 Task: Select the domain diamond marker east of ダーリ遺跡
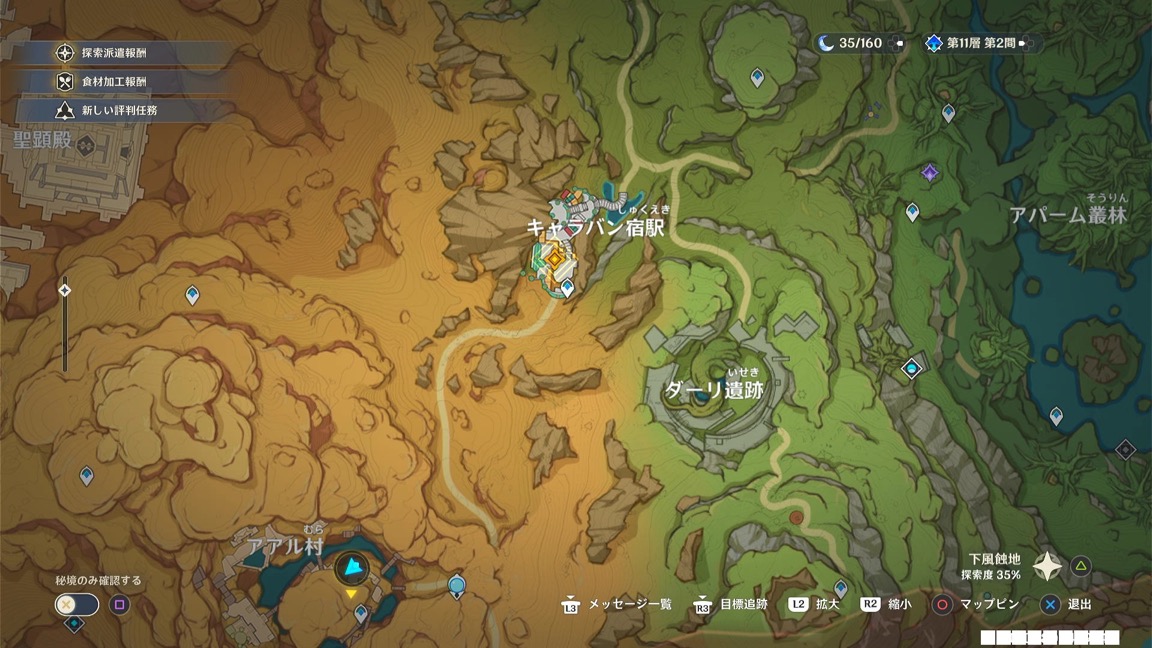(x=911, y=369)
